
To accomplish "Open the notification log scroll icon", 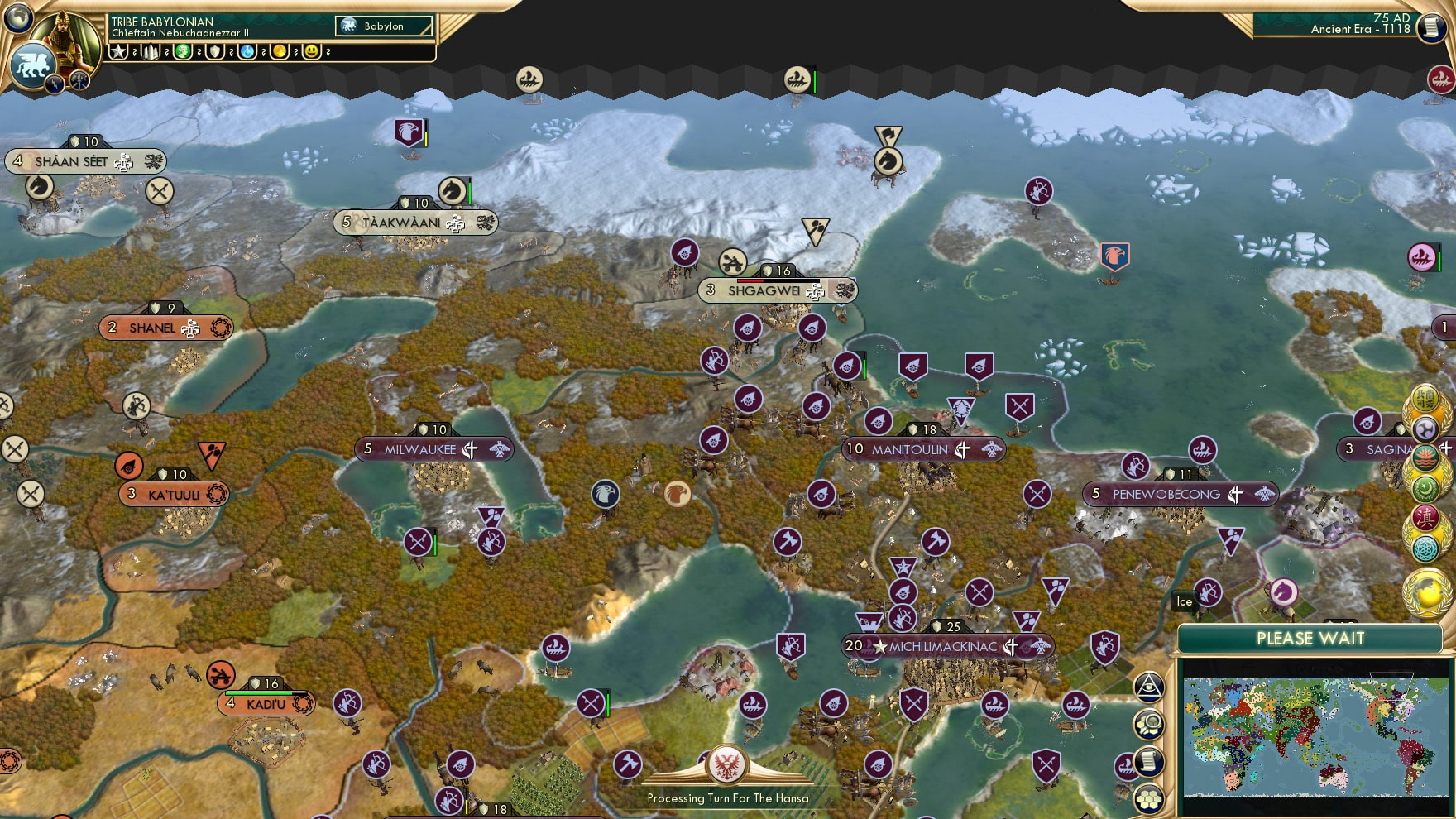I will (x=1149, y=761).
